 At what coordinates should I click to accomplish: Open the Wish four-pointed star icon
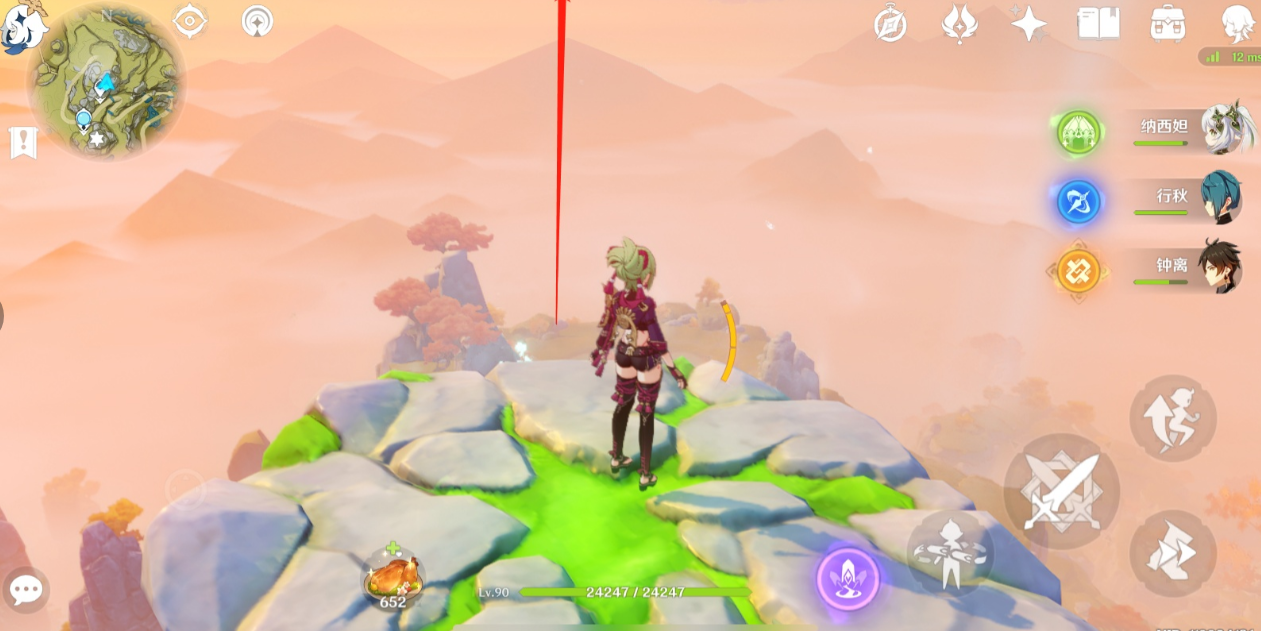(1028, 23)
